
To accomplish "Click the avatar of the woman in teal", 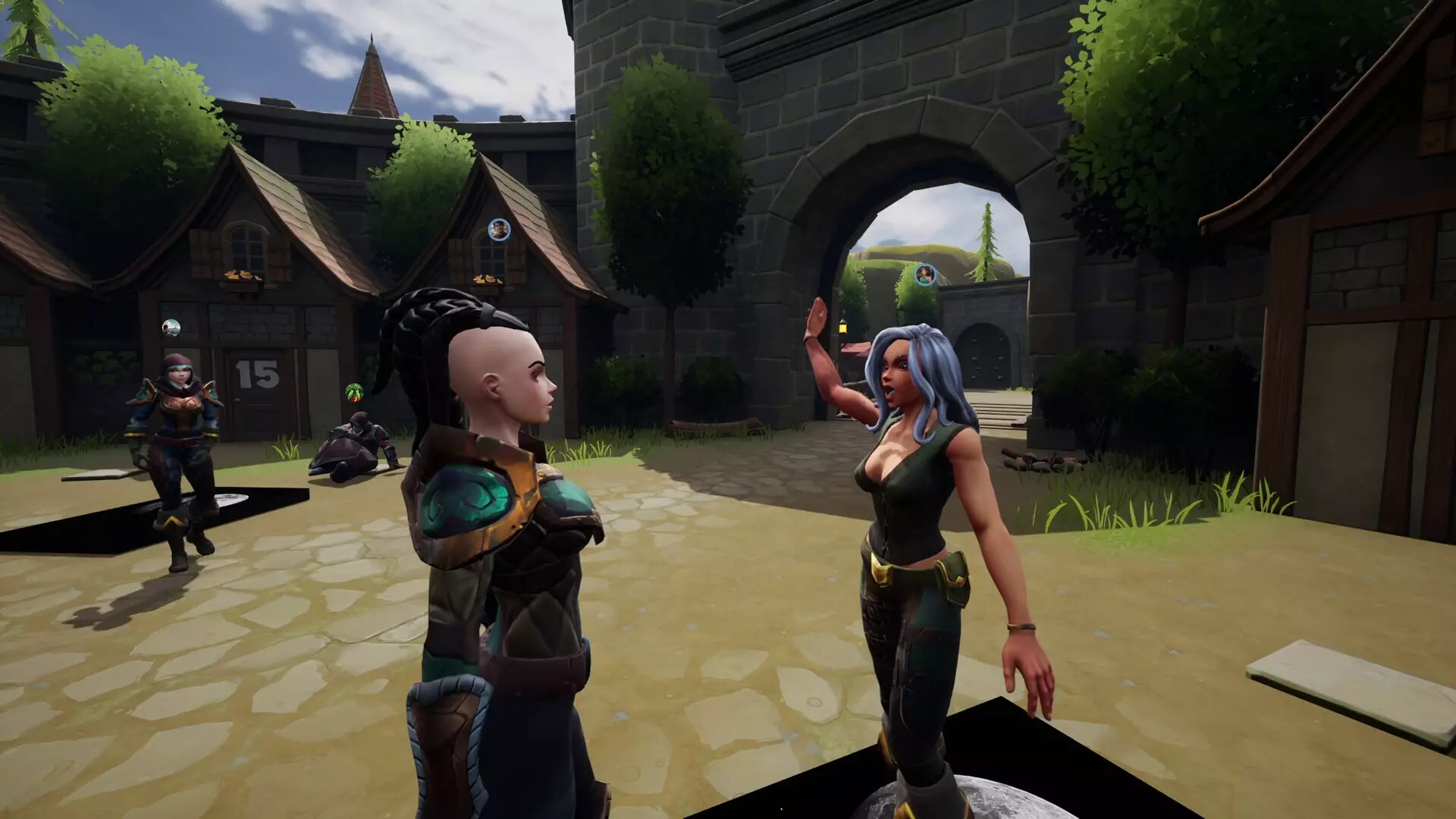I will click(924, 274).
